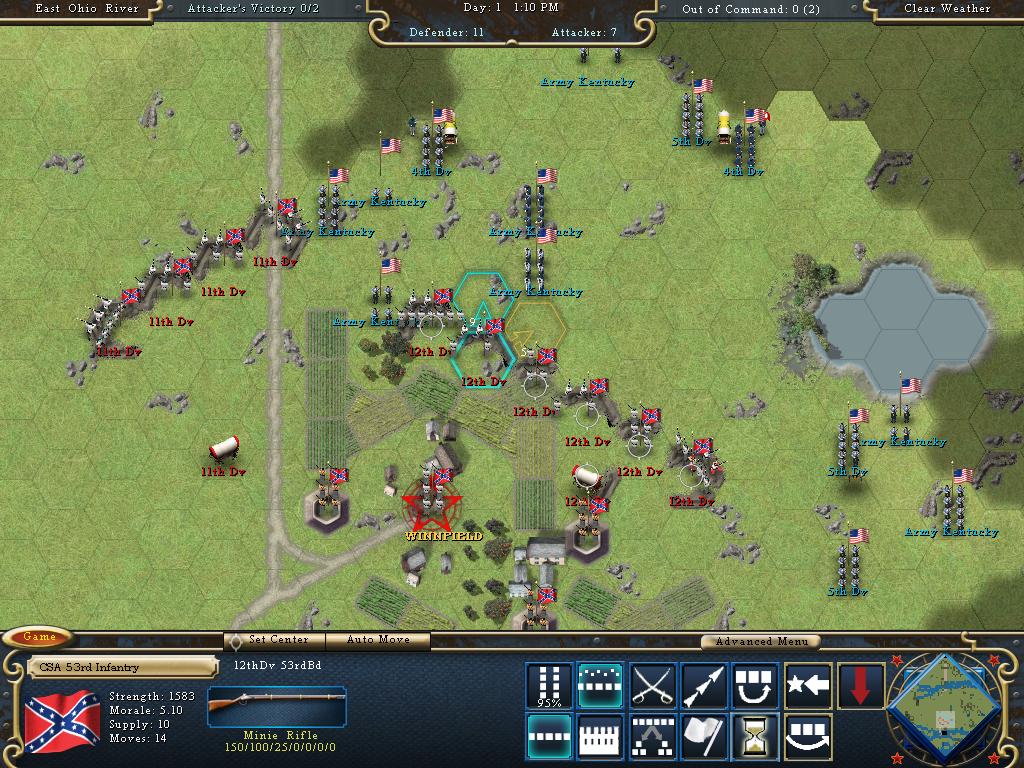1024x768 pixels.
Task: Open the Game menu
Action: click(x=39, y=637)
